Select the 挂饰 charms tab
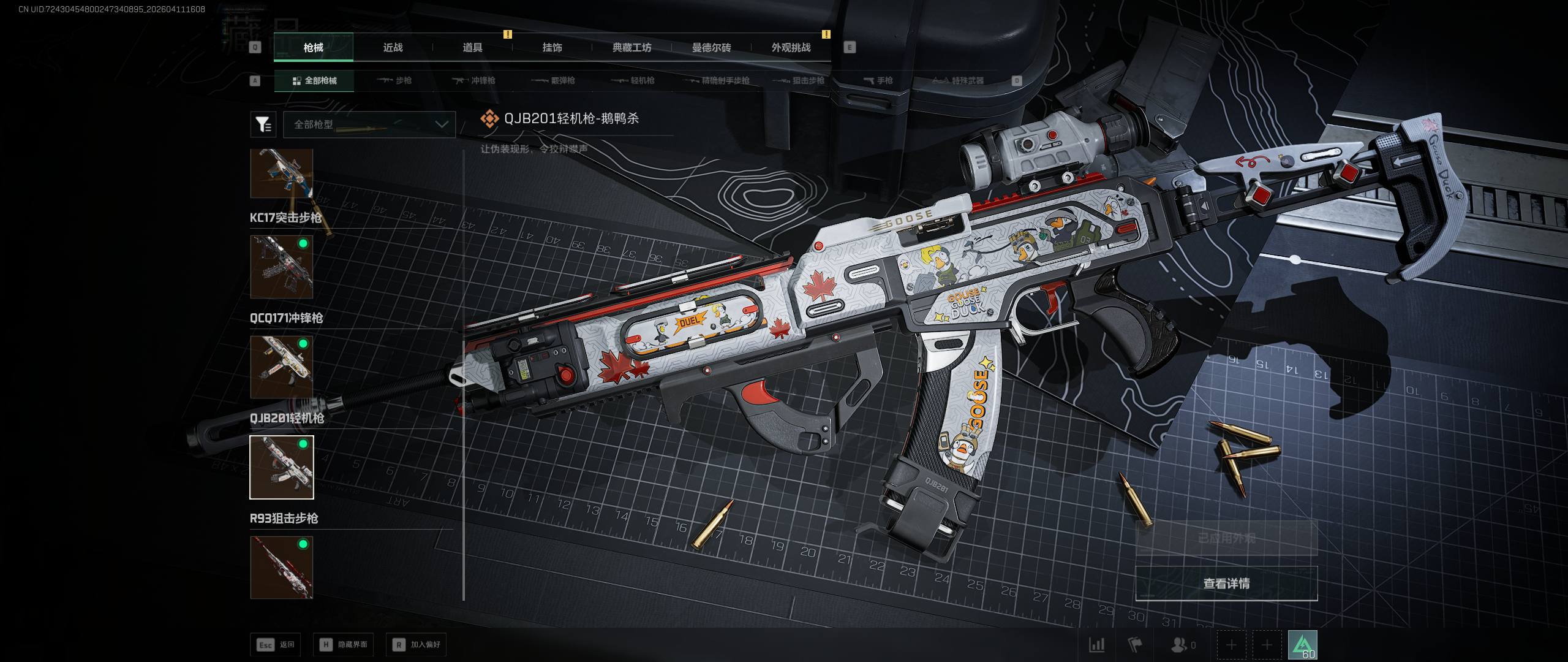This screenshot has width=1568, height=662. click(x=552, y=48)
